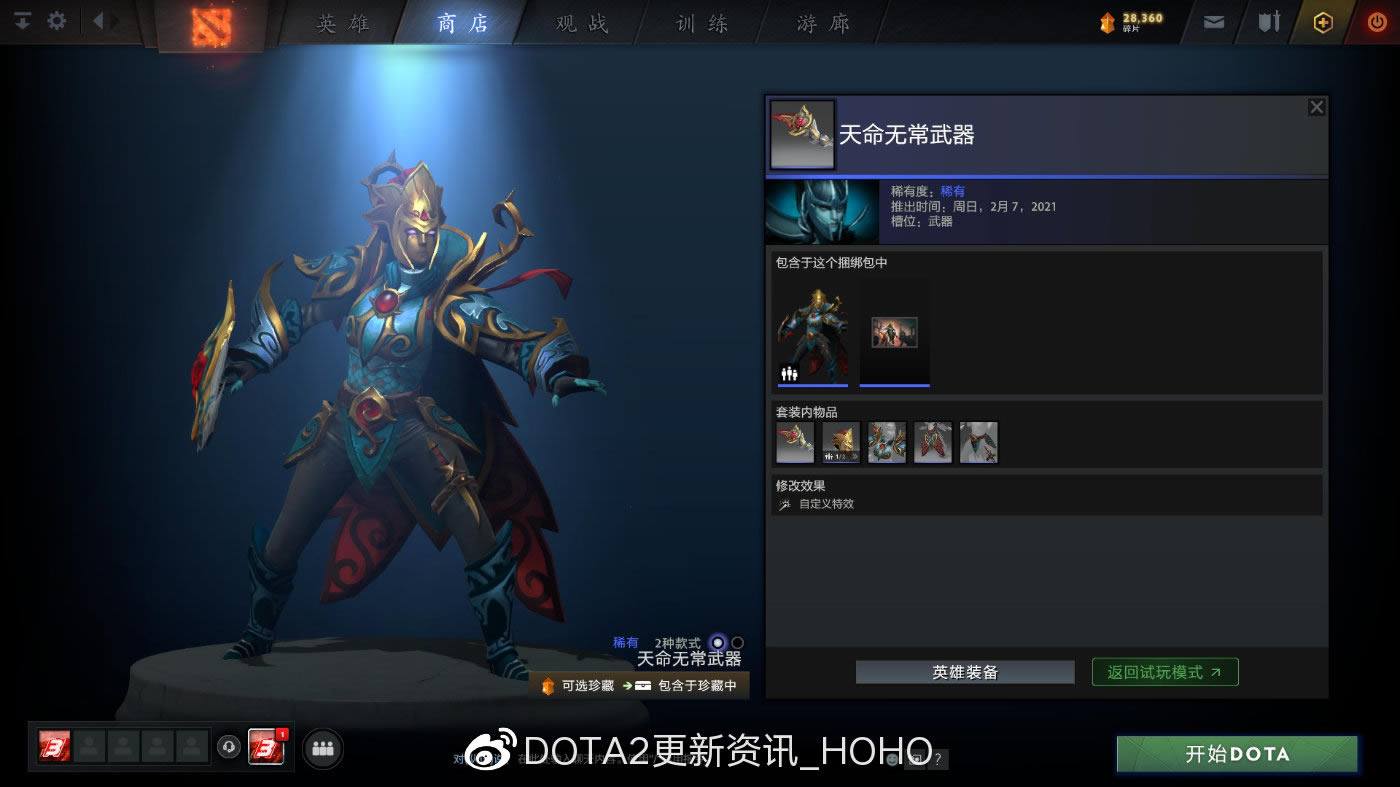Select the first style radio button
This screenshot has width=1400, height=787.
click(717, 642)
